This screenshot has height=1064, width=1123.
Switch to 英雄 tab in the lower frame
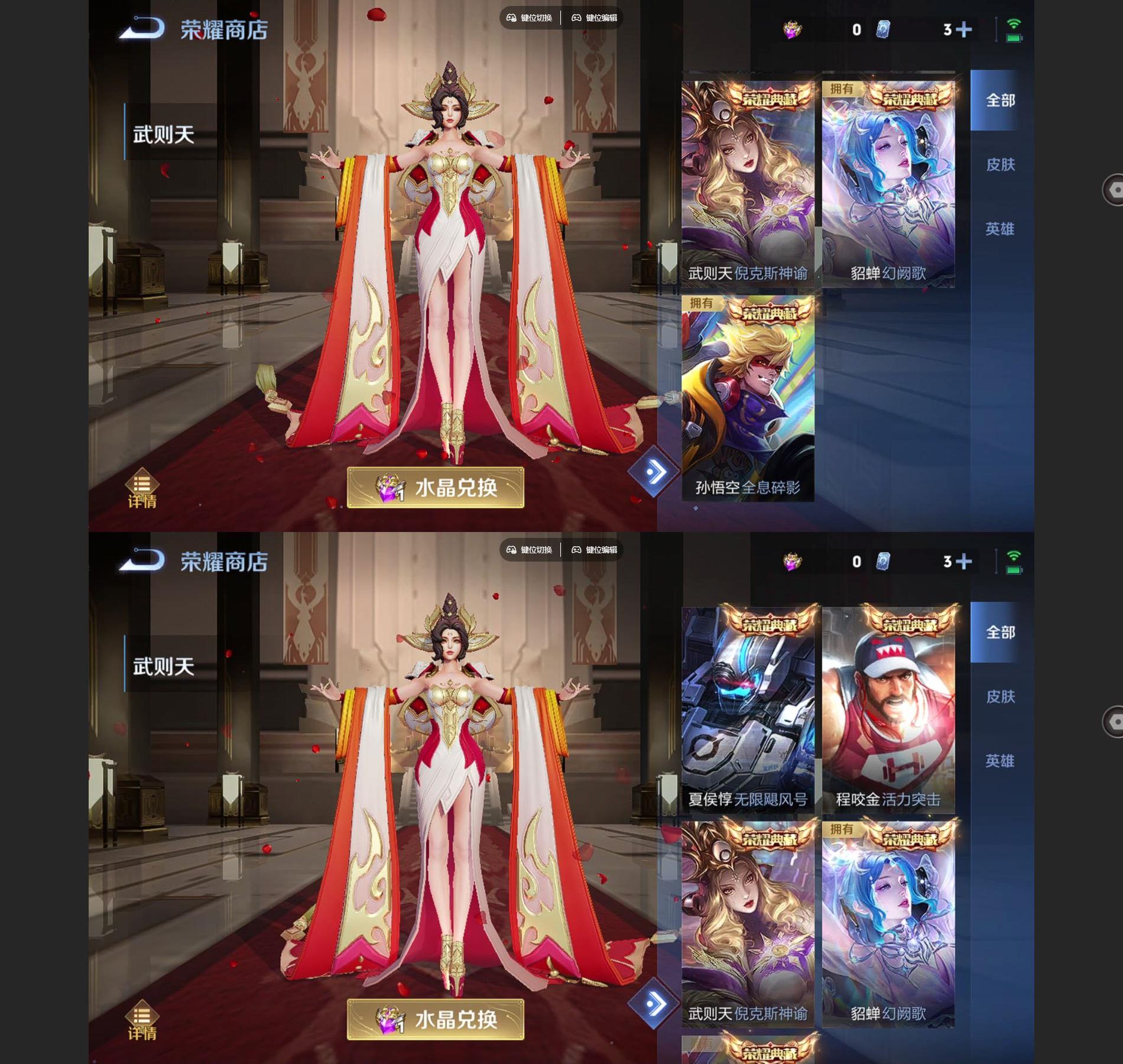click(x=1000, y=761)
